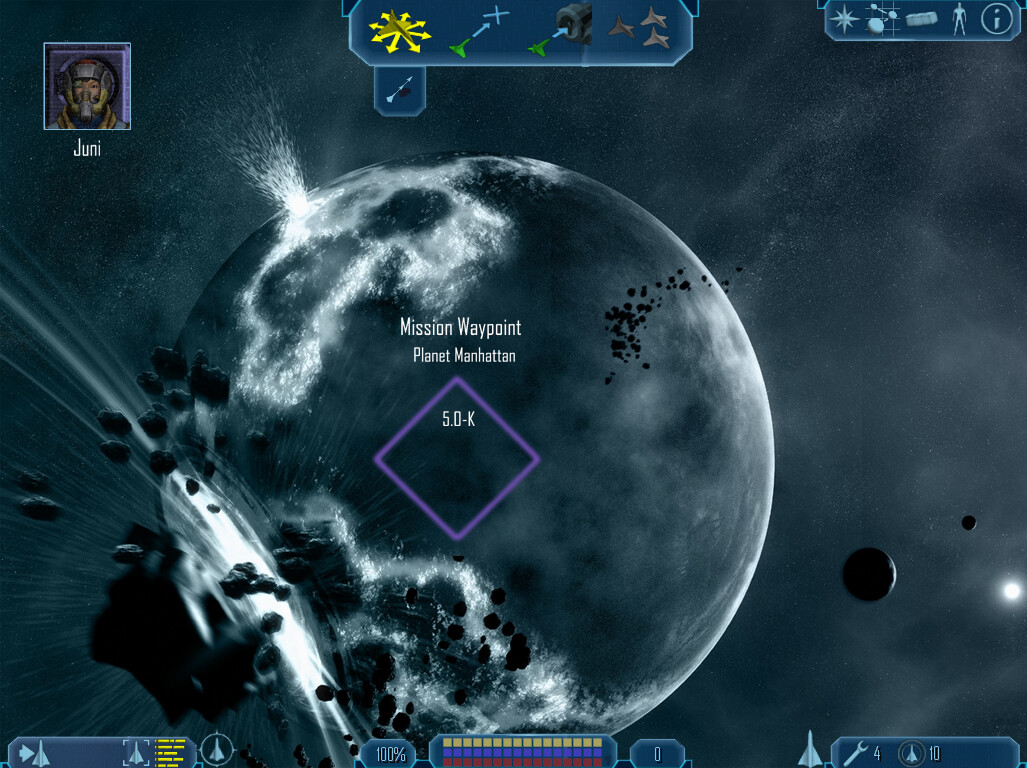
Task: Click Juni's portrait in the comm panel
Action: pyautogui.click(x=87, y=86)
